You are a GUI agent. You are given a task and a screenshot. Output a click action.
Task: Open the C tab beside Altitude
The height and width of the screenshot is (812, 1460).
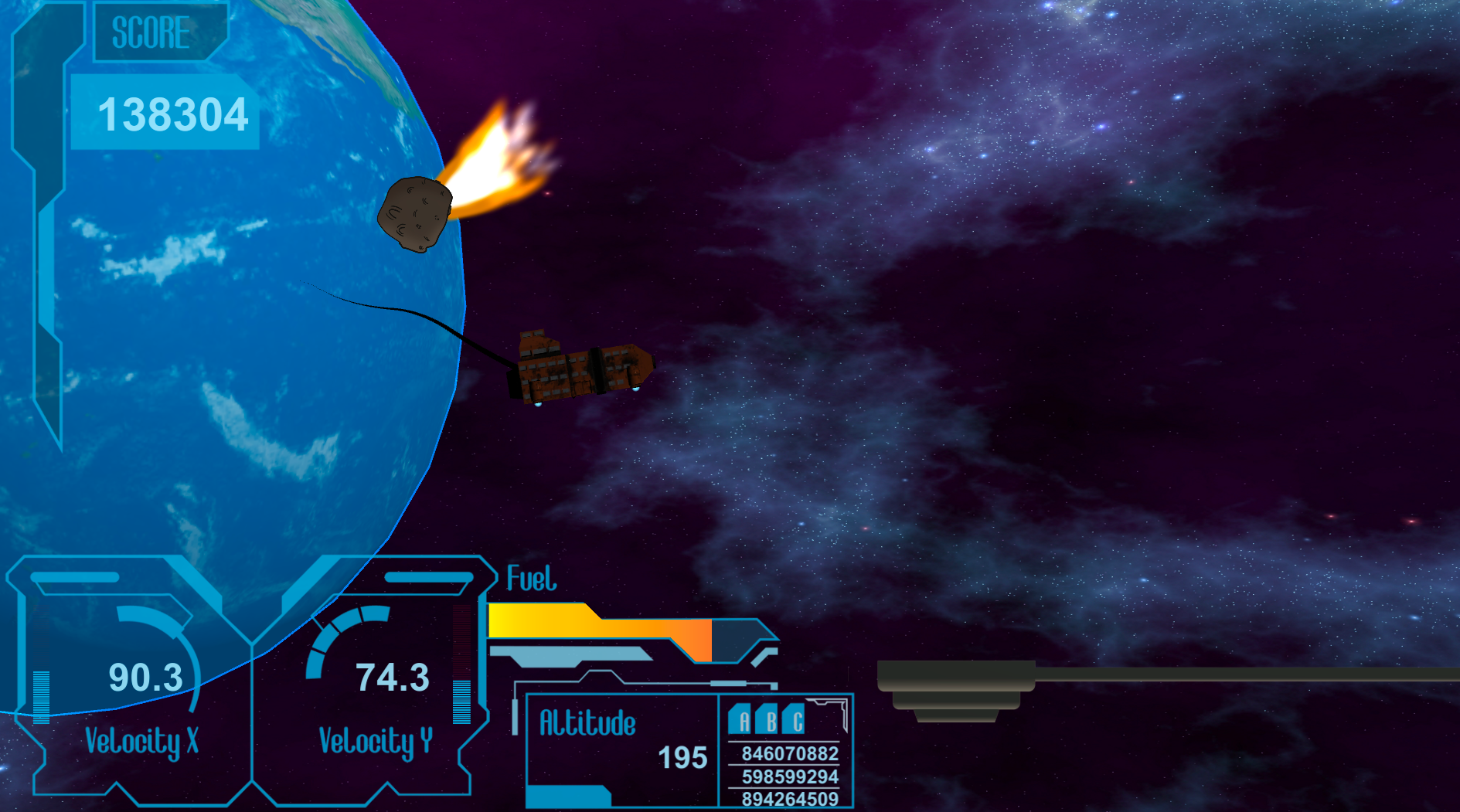(x=795, y=720)
